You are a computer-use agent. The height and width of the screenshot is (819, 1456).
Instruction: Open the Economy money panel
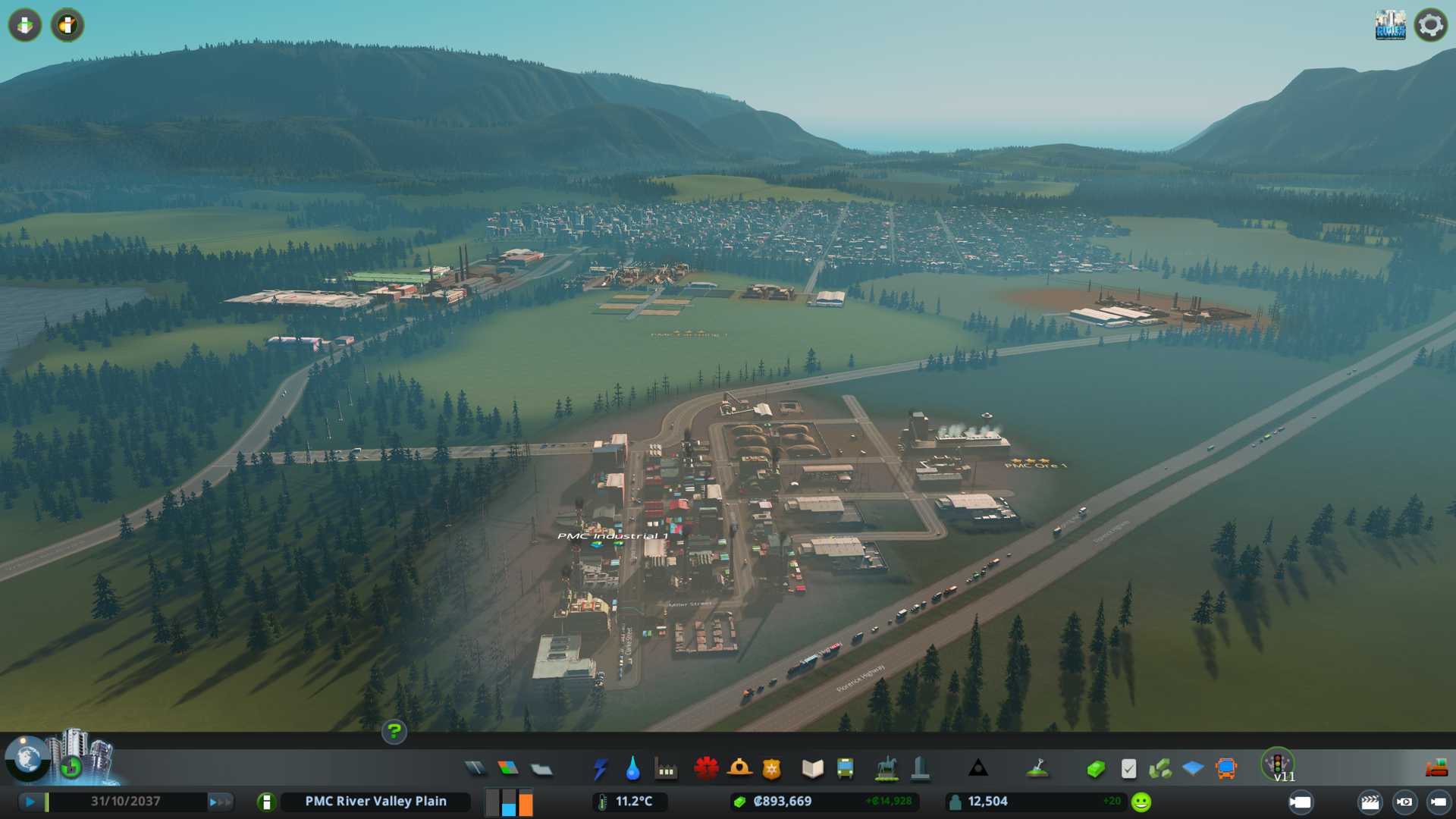coord(1096,769)
